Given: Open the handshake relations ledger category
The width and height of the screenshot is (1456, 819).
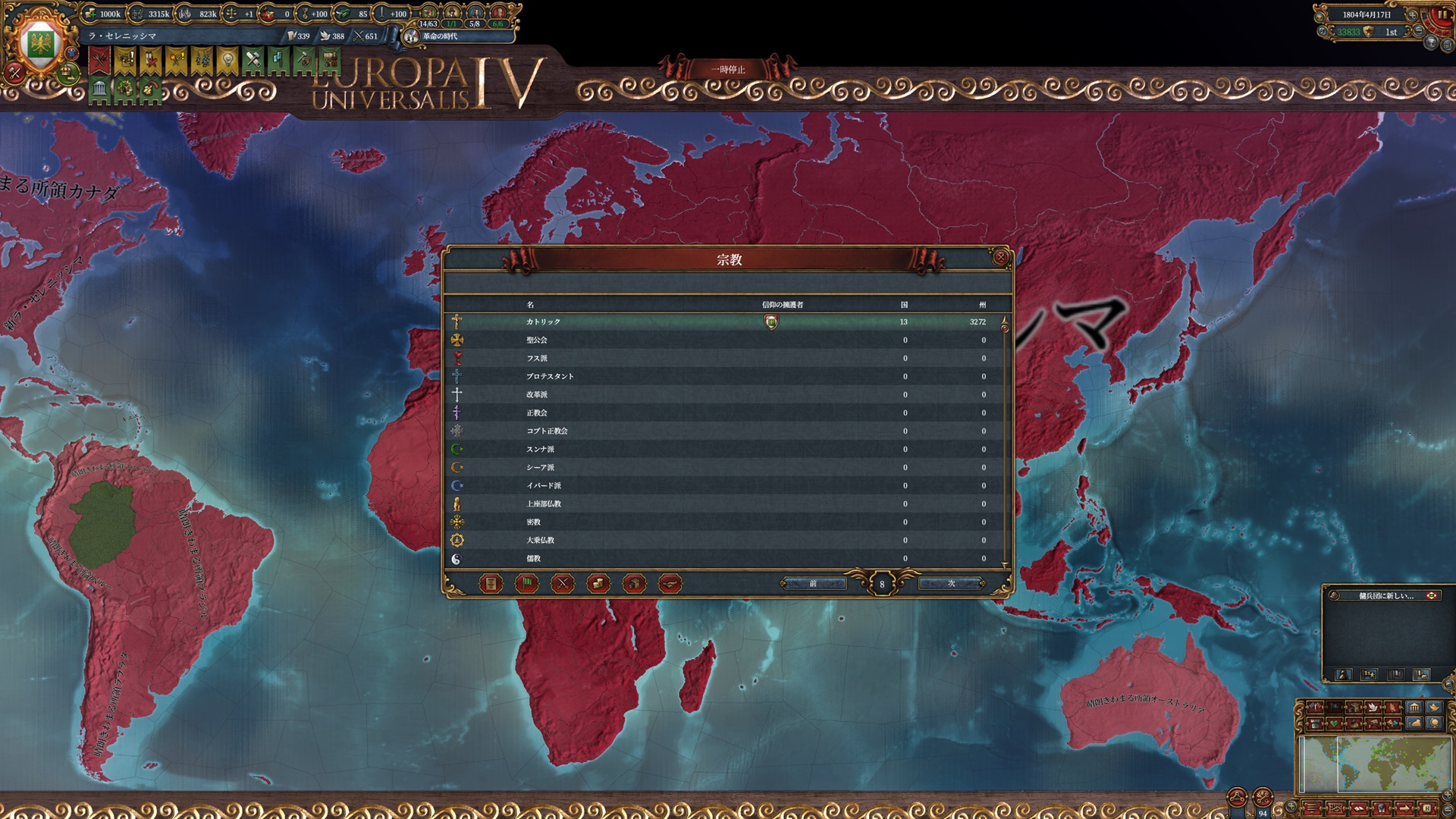Looking at the screenshot, I should [670, 583].
